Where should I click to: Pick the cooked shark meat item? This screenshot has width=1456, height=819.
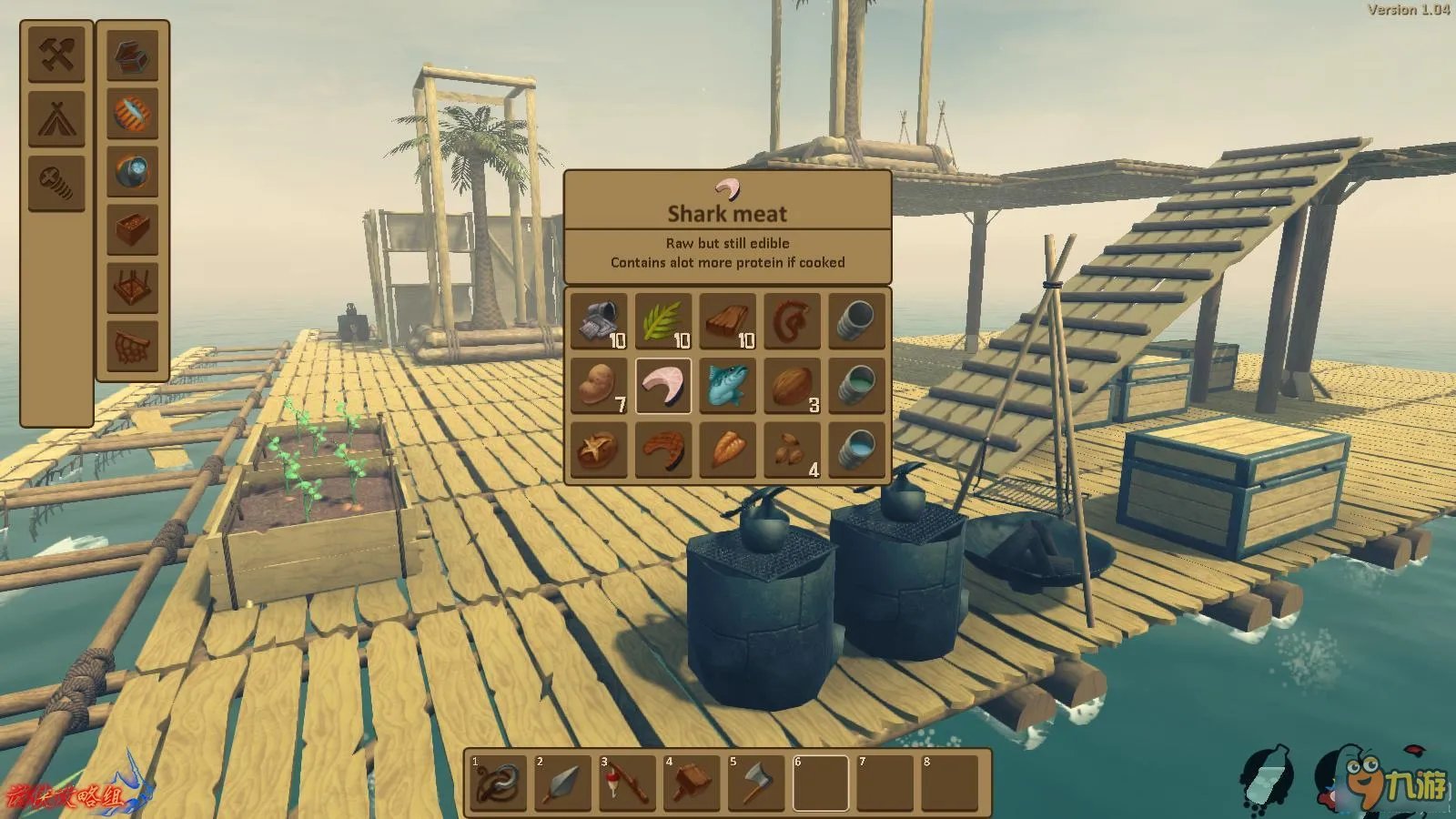coord(663,450)
